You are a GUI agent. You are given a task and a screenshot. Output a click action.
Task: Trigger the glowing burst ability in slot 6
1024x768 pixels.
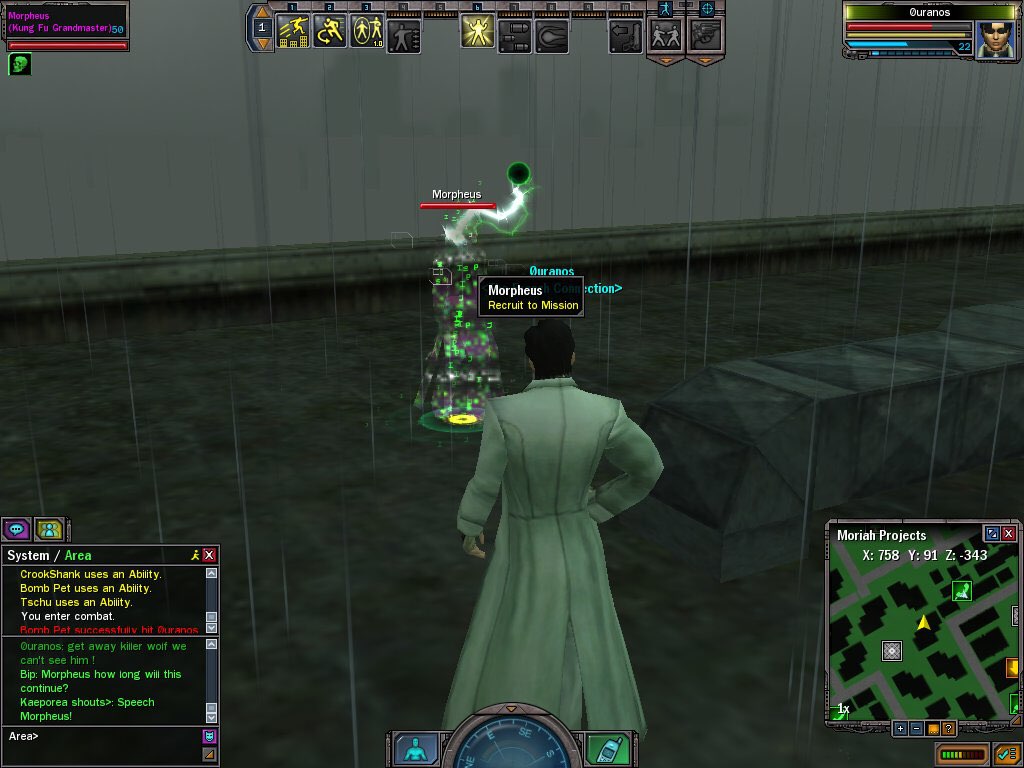click(x=477, y=32)
